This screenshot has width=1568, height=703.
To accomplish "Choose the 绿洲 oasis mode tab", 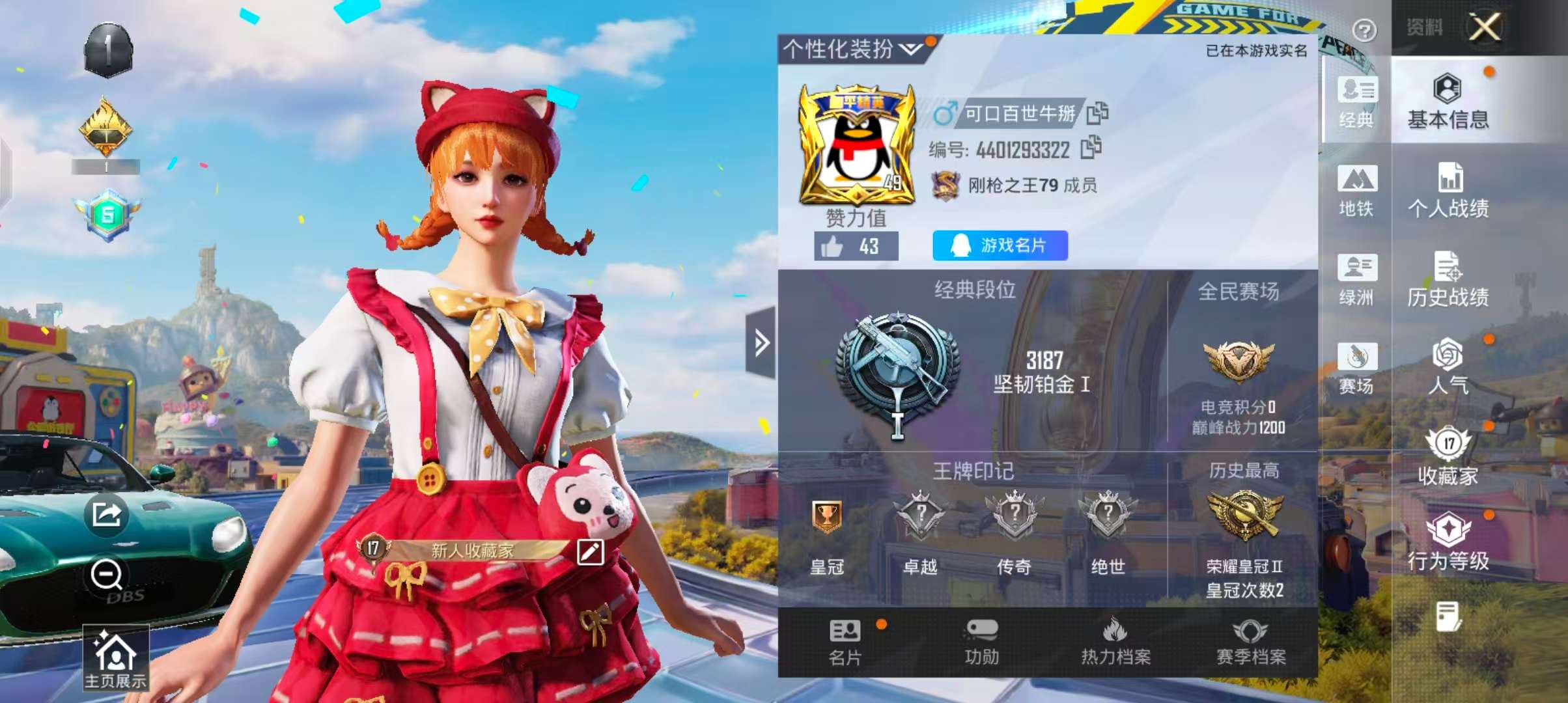I will click(x=1356, y=279).
